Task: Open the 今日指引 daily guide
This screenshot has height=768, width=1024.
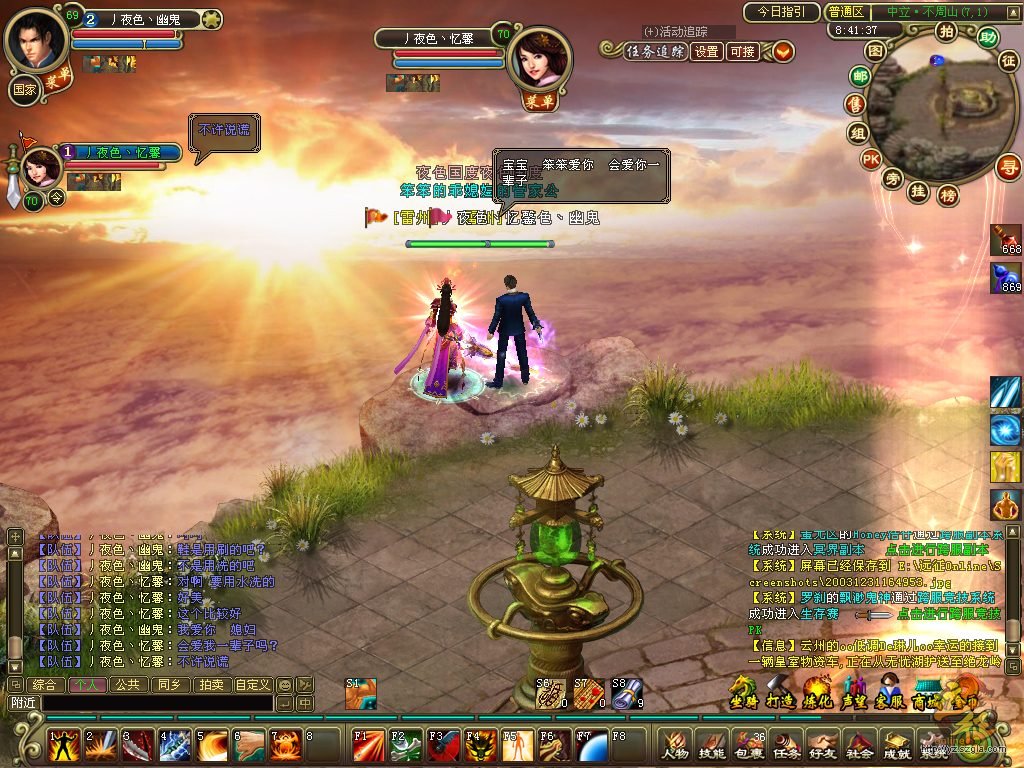Action: pyautogui.click(x=781, y=12)
